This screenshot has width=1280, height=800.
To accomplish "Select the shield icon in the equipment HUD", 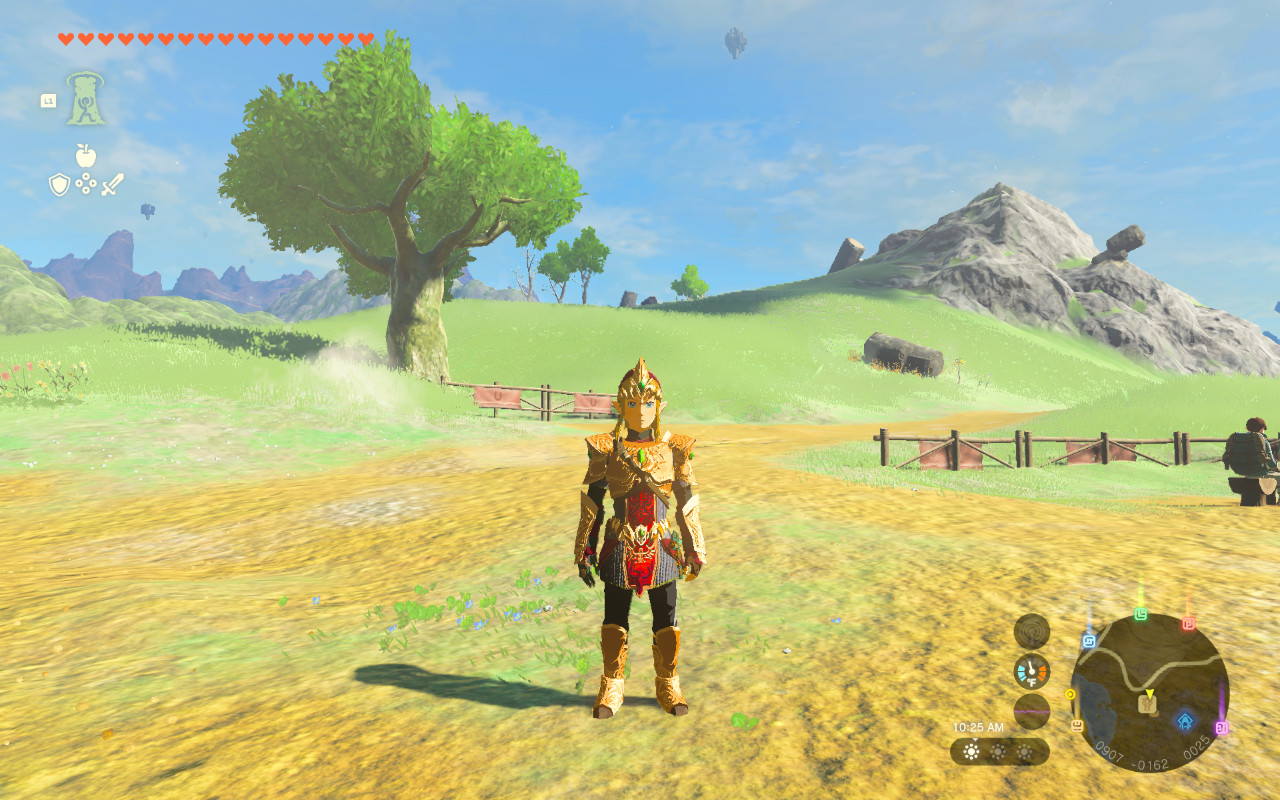I will click(x=59, y=184).
